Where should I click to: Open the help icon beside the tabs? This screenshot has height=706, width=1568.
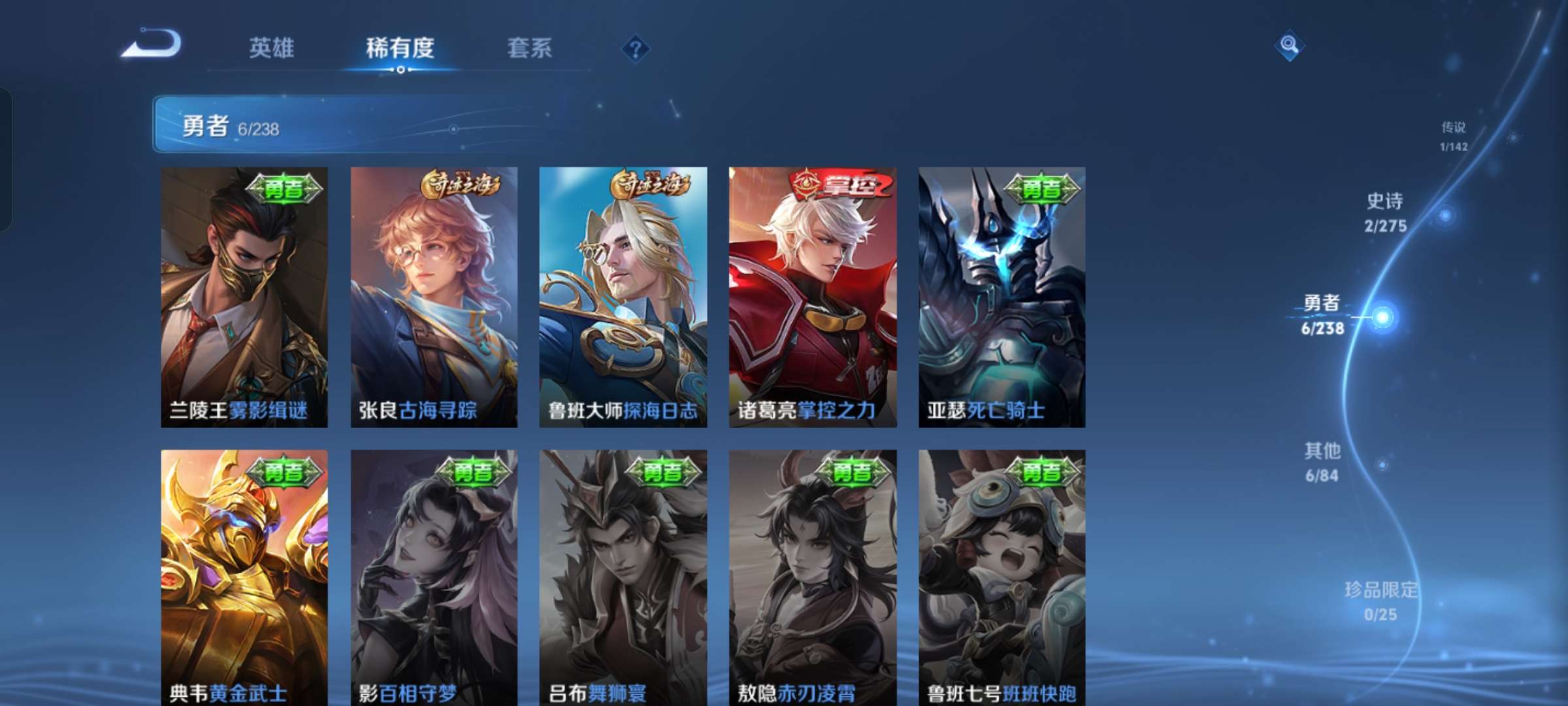pyautogui.click(x=636, y=47)
